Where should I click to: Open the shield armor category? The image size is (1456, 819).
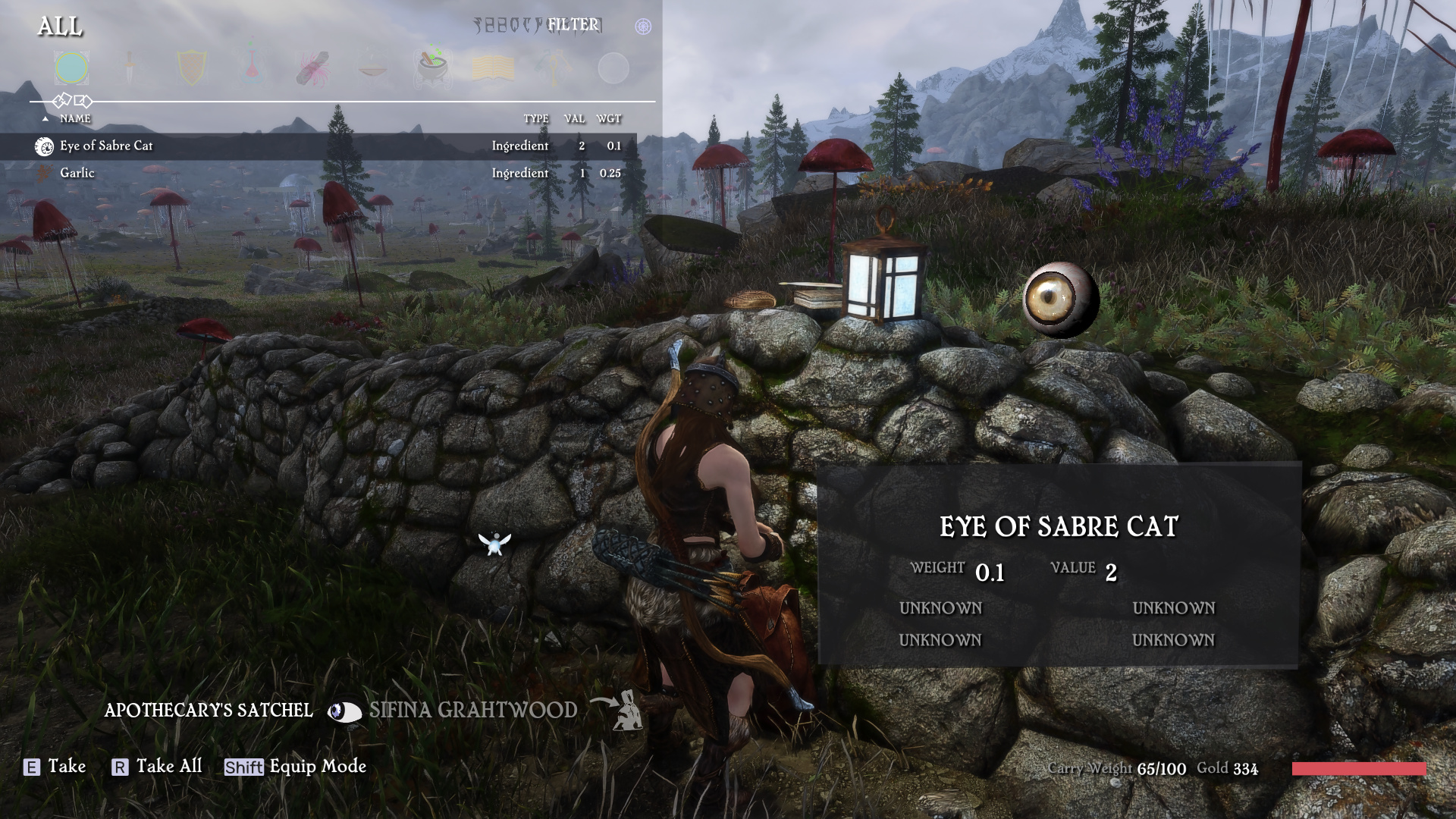(x=191, y=68)
